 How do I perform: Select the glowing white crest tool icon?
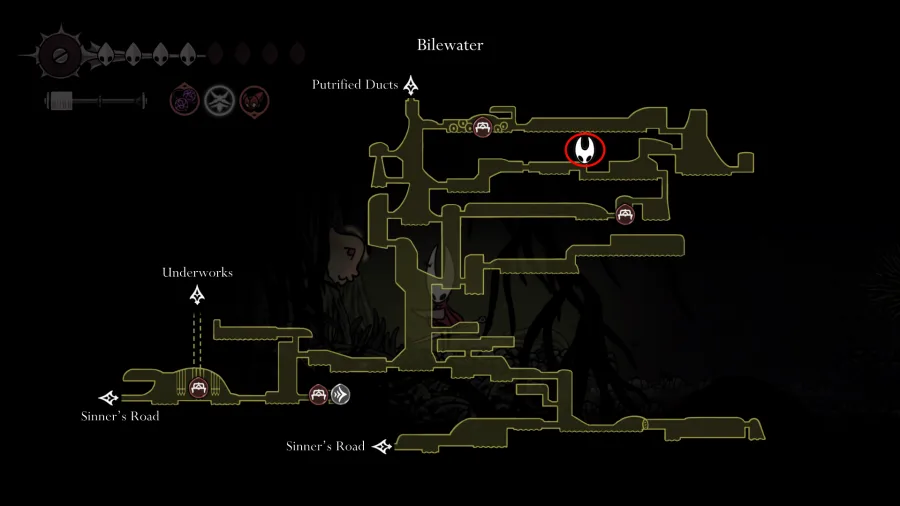click(219, 100)
